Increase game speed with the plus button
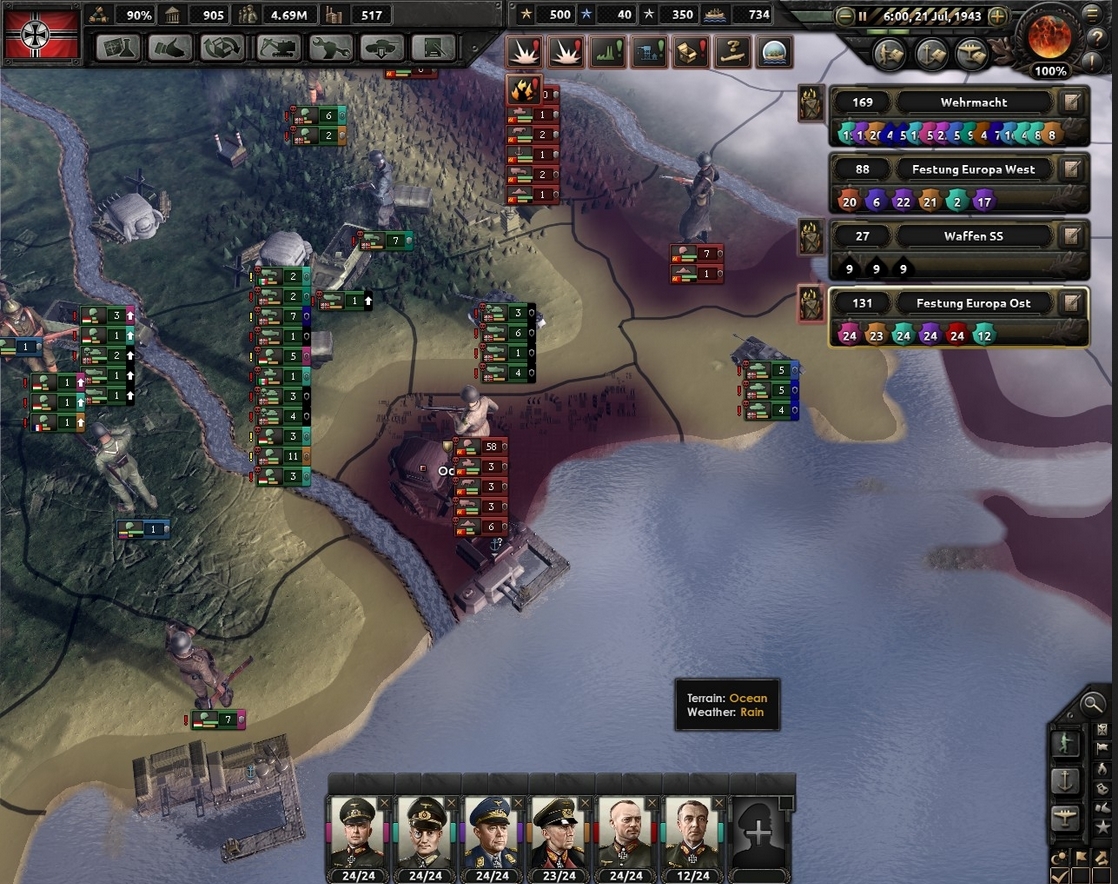The height and width of the screenshot is (884, 1118). click(997, 16)
